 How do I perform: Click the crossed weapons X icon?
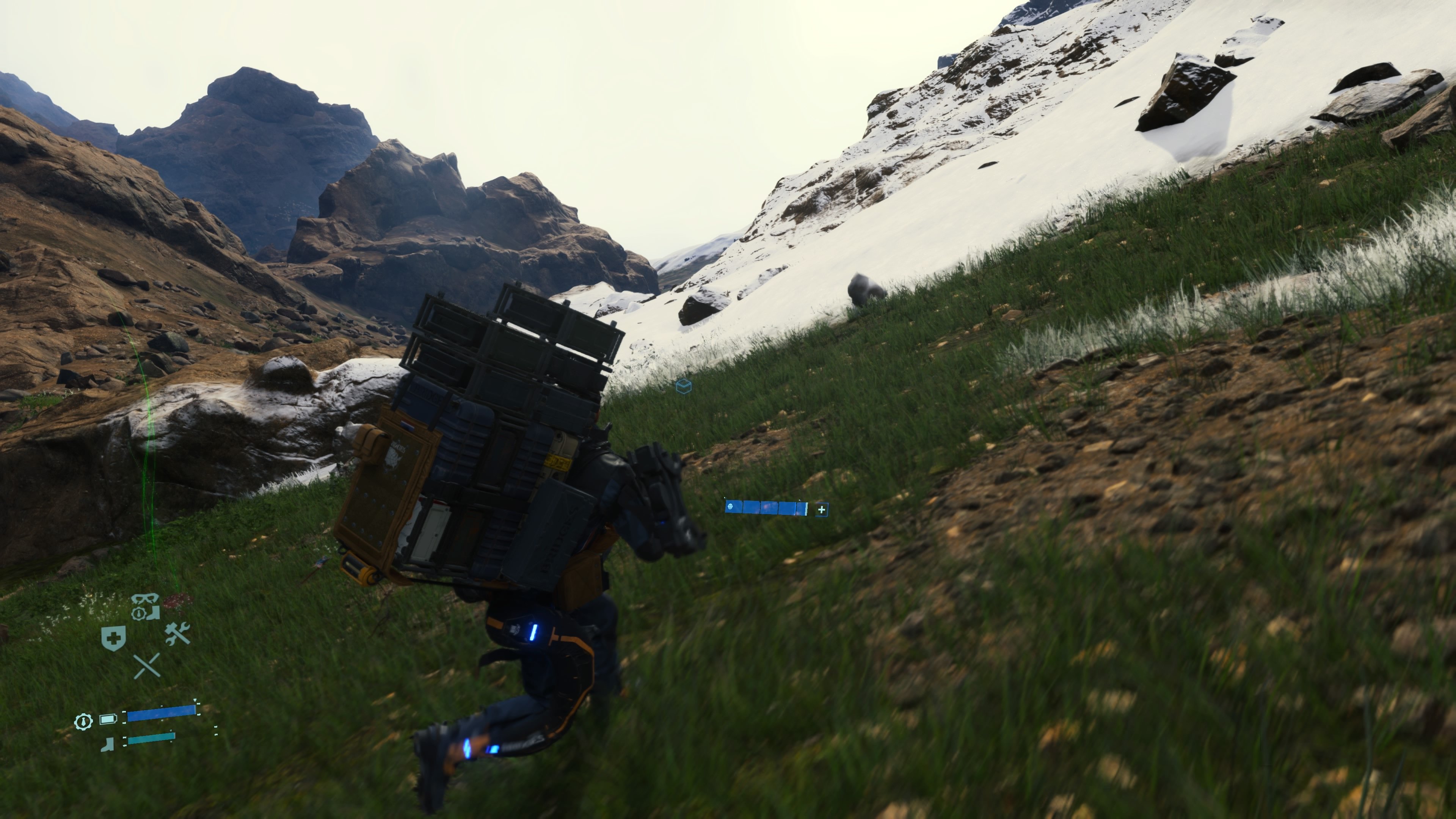147,667
